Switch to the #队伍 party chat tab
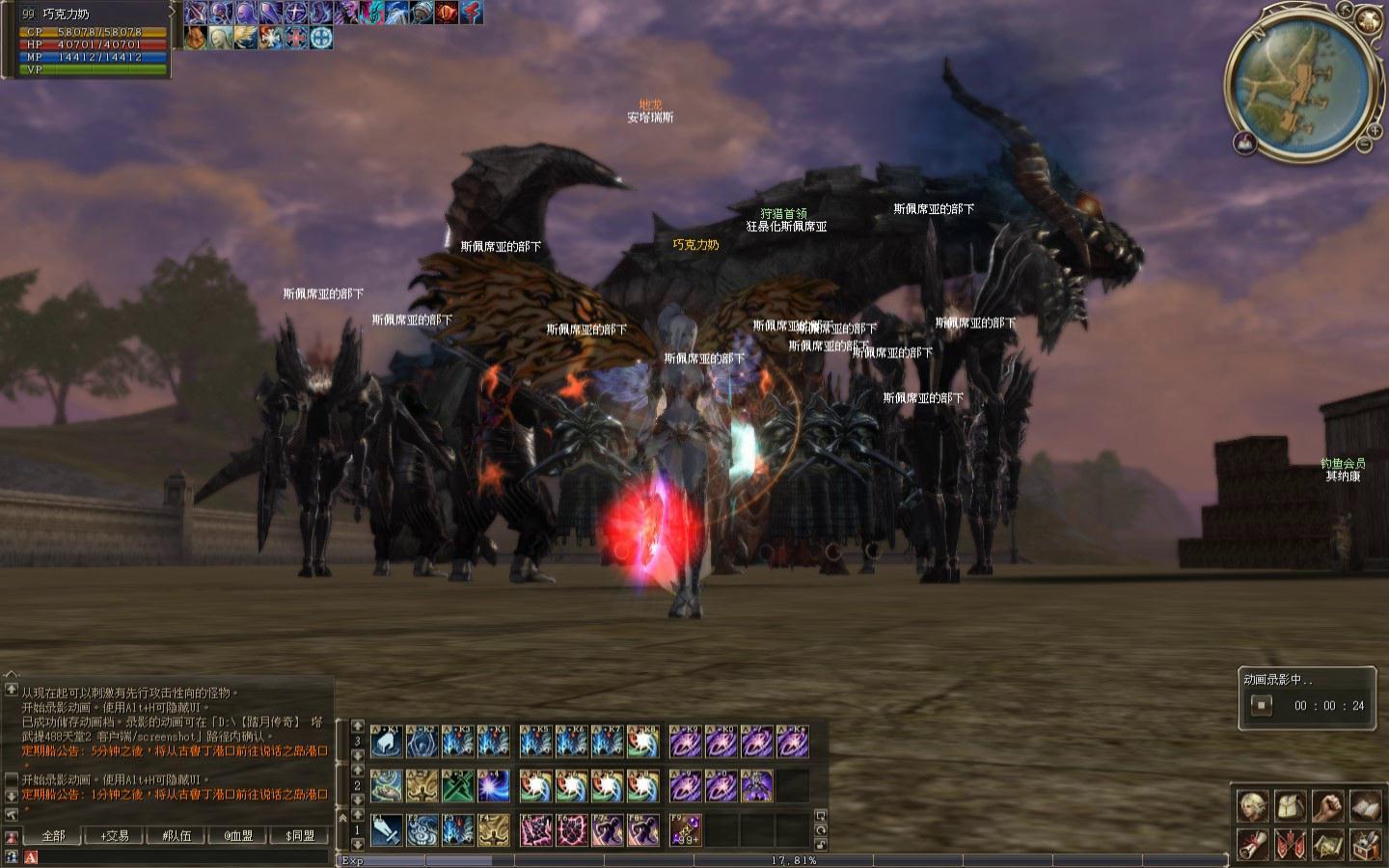 coord(177,835)
